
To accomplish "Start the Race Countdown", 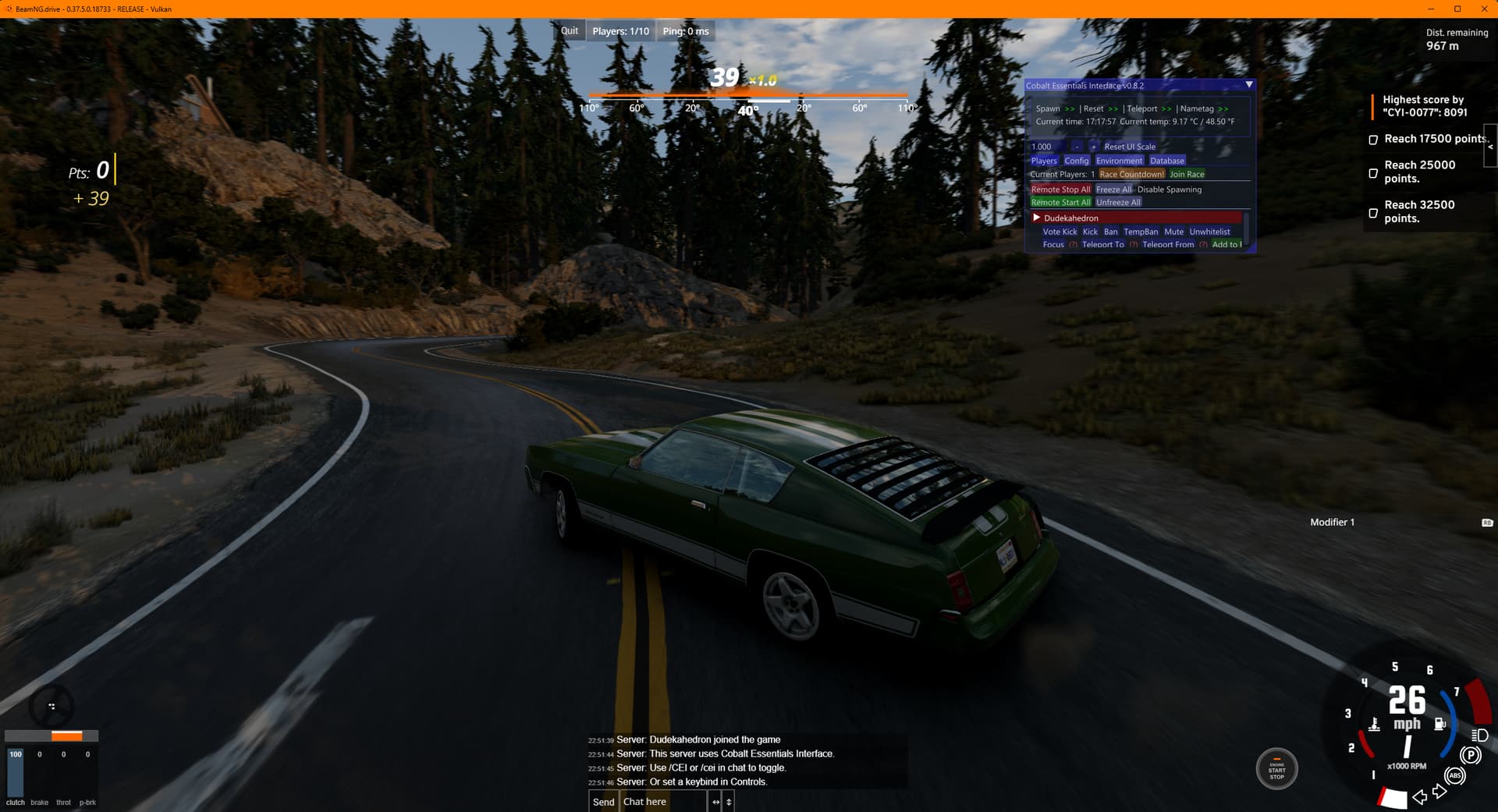I will coord(1131,174).
